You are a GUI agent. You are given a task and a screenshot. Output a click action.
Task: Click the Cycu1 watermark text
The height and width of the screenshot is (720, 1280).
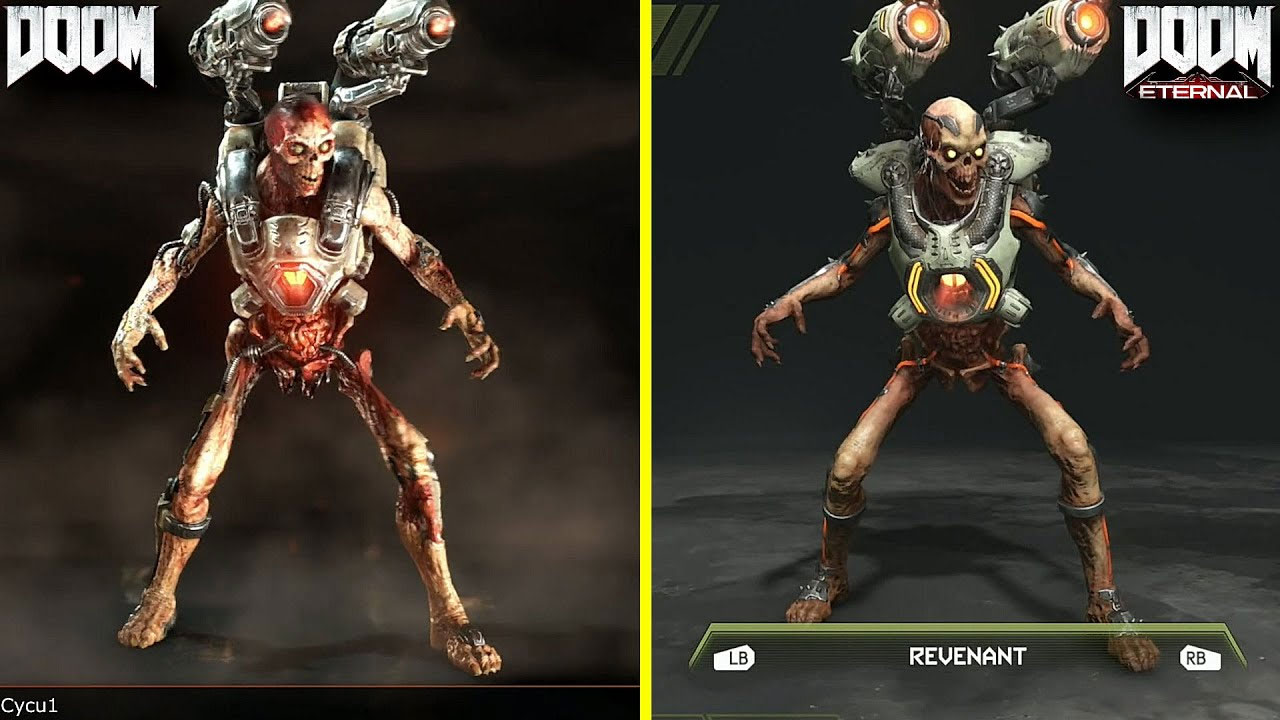tap(27, 705)
